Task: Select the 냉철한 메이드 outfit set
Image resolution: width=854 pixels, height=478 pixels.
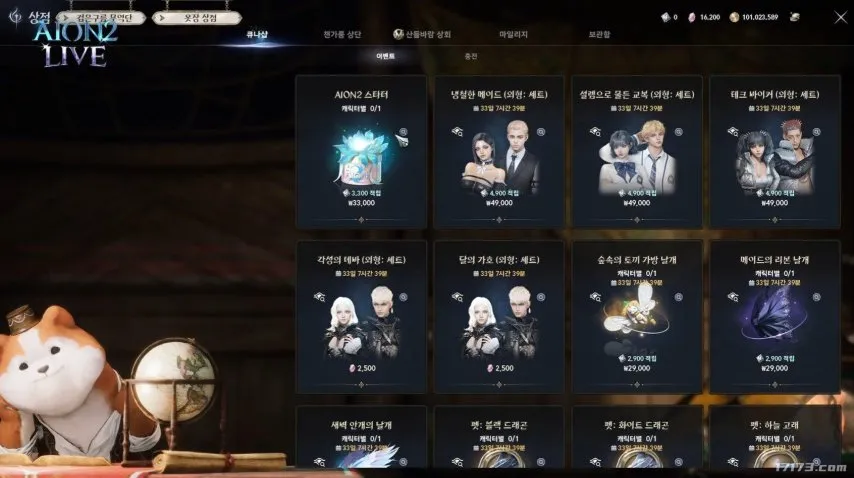Action: (x=499, y=151)
